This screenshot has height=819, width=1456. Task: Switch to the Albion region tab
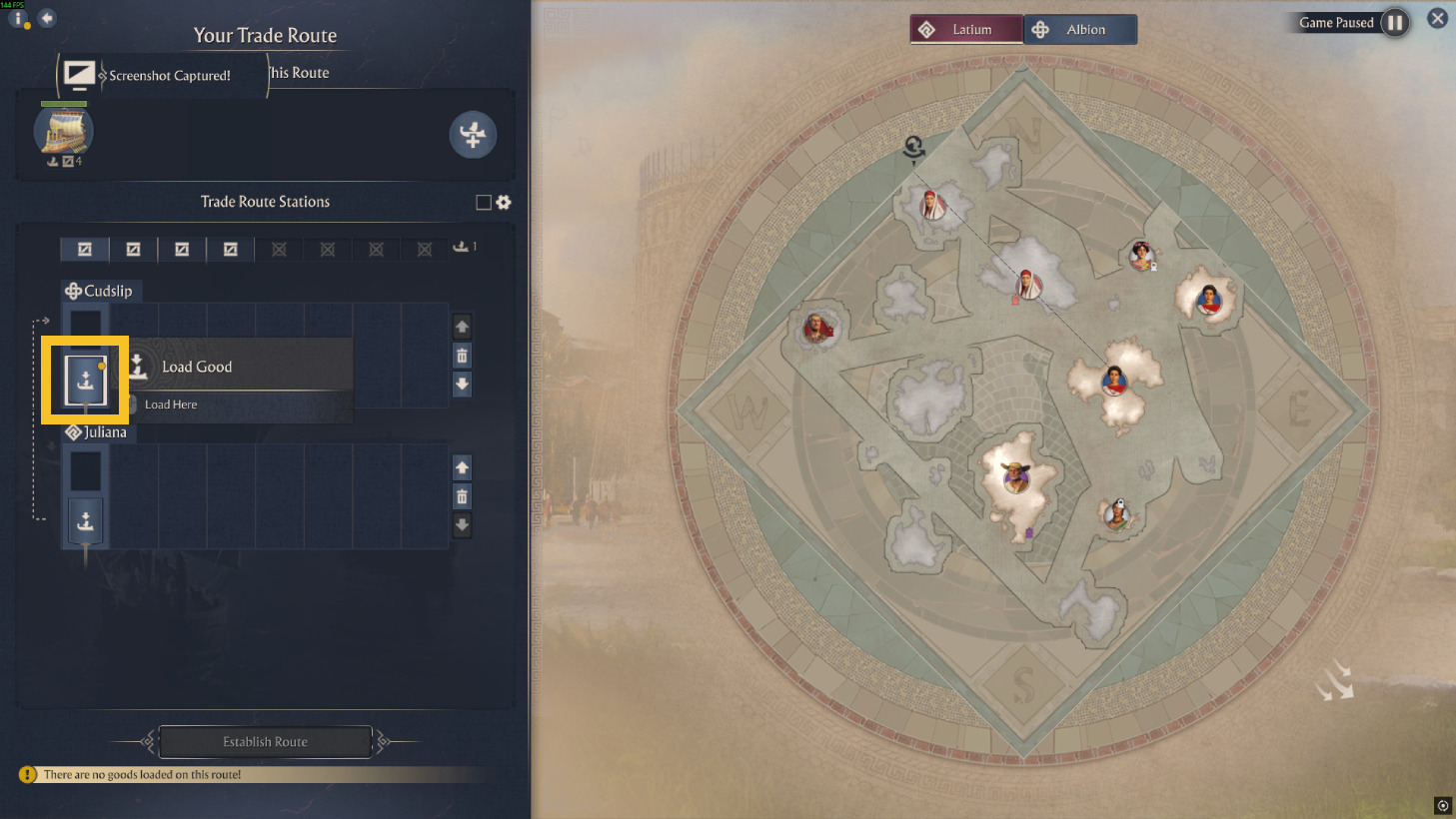coord(1080,30)
